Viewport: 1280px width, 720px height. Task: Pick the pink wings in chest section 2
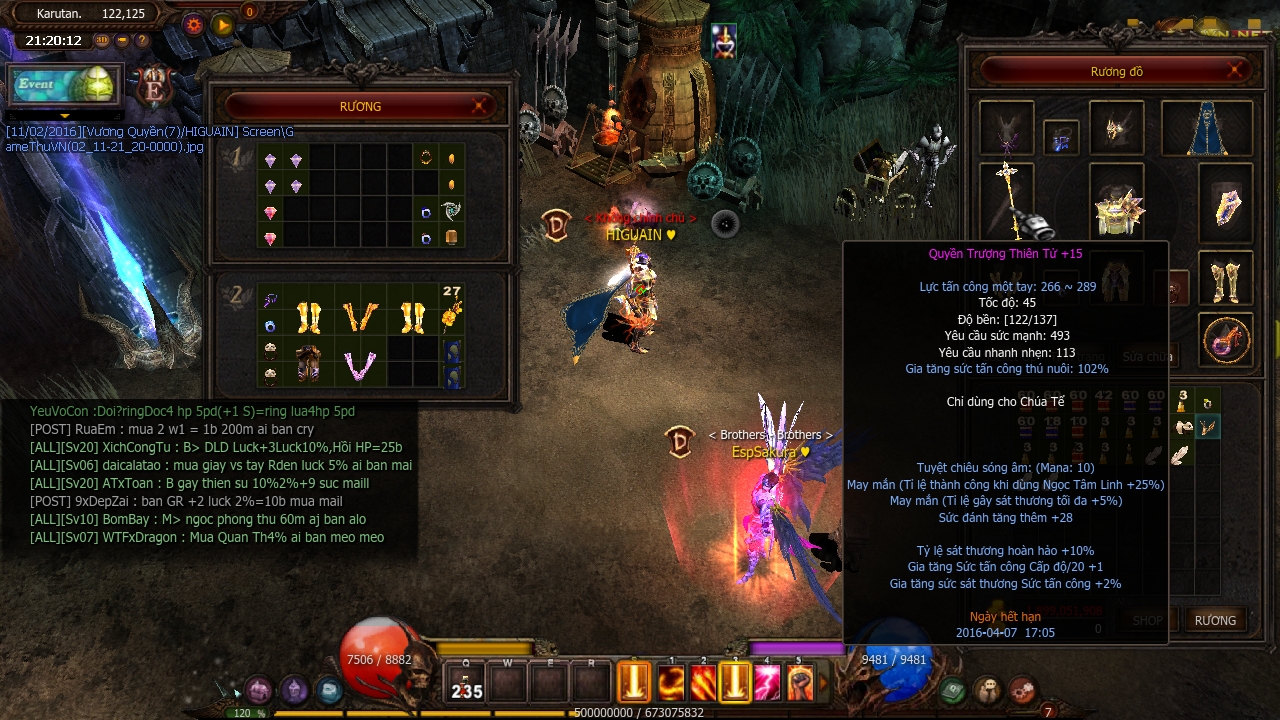(360, 365)
